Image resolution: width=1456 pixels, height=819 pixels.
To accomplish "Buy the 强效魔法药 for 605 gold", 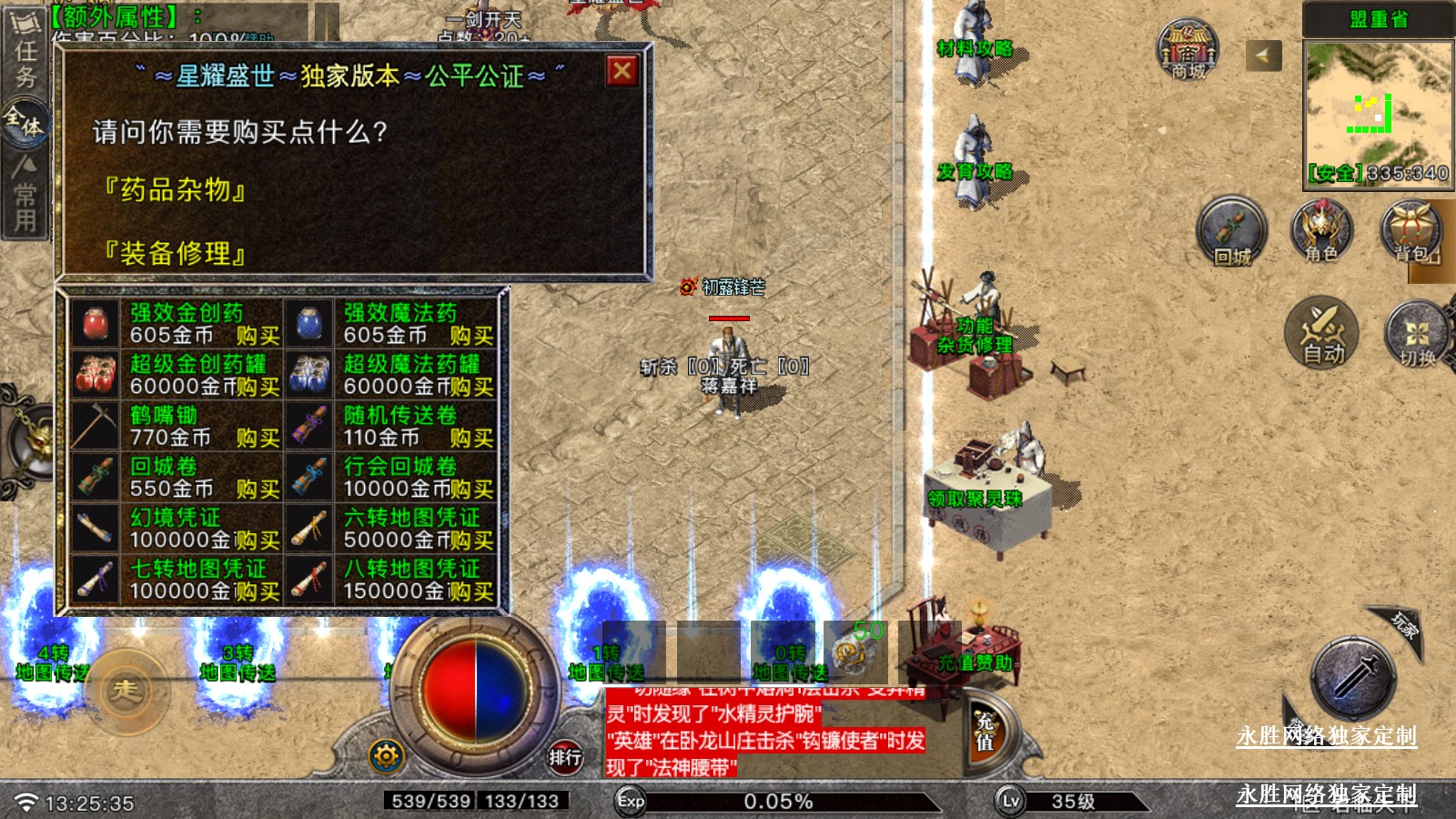I will pos(471,336).
